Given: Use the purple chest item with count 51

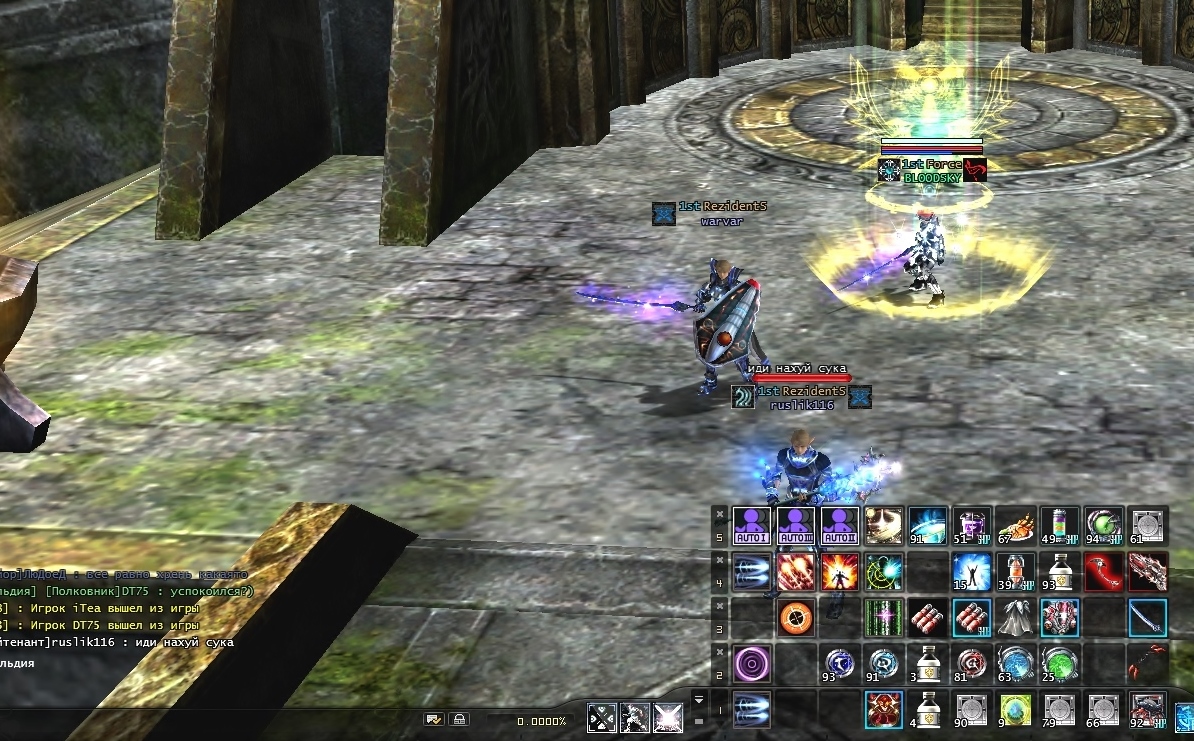Looking at the screenshot, I should [x=972, y=524].
